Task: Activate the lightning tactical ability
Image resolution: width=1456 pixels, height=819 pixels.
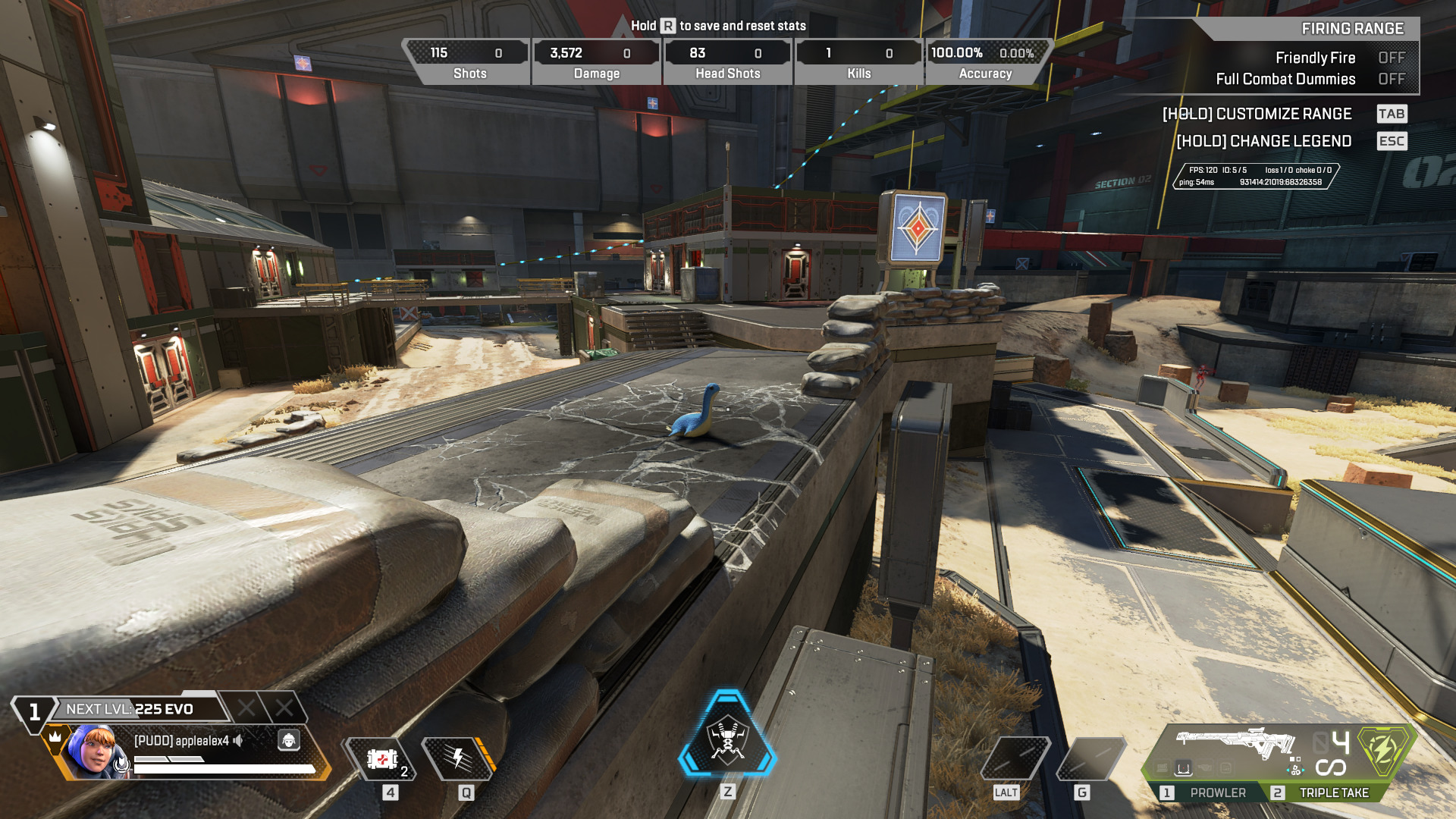Action: tap(458, 758)
